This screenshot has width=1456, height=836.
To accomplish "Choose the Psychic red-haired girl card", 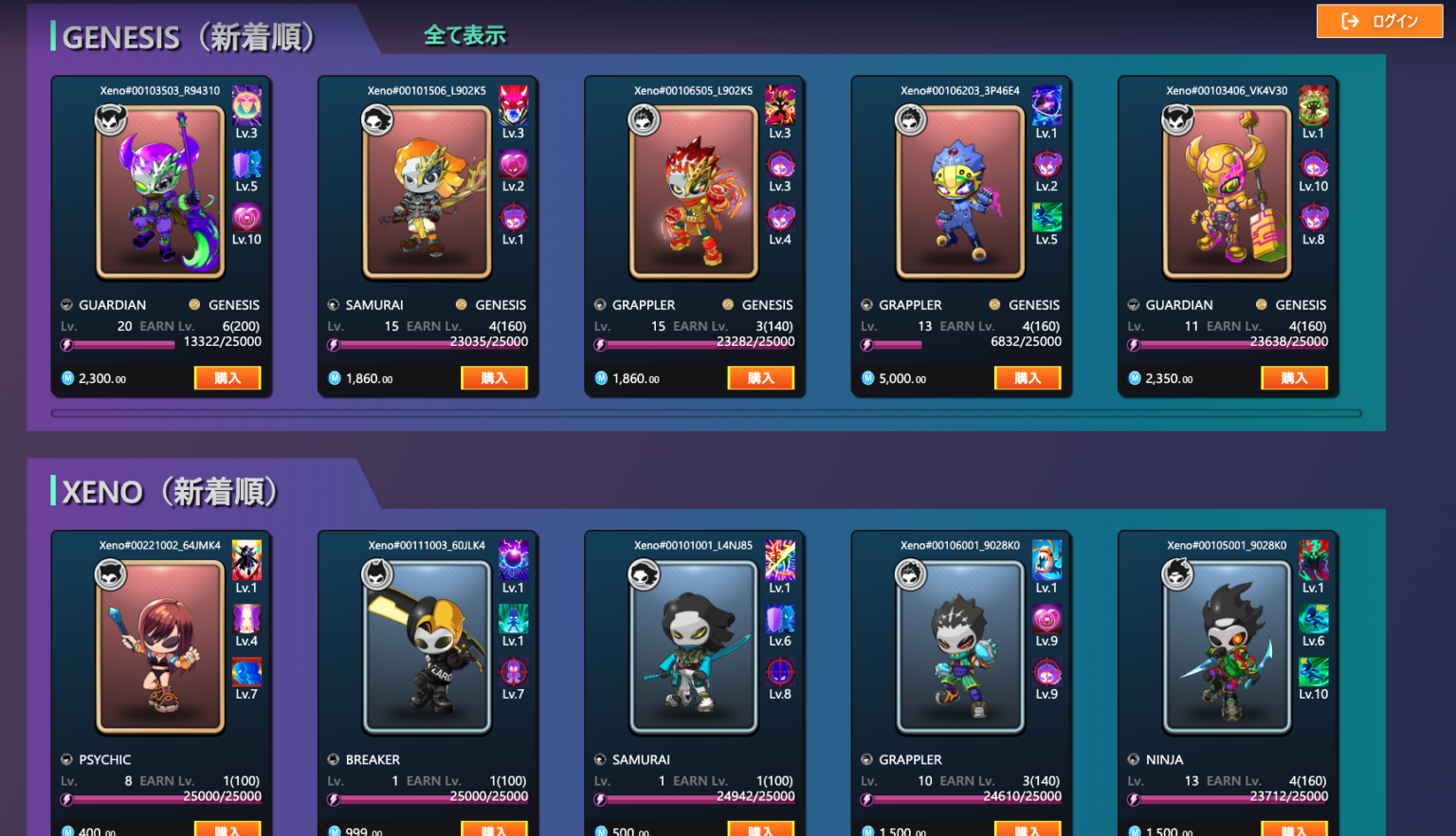I will [160, 647].
